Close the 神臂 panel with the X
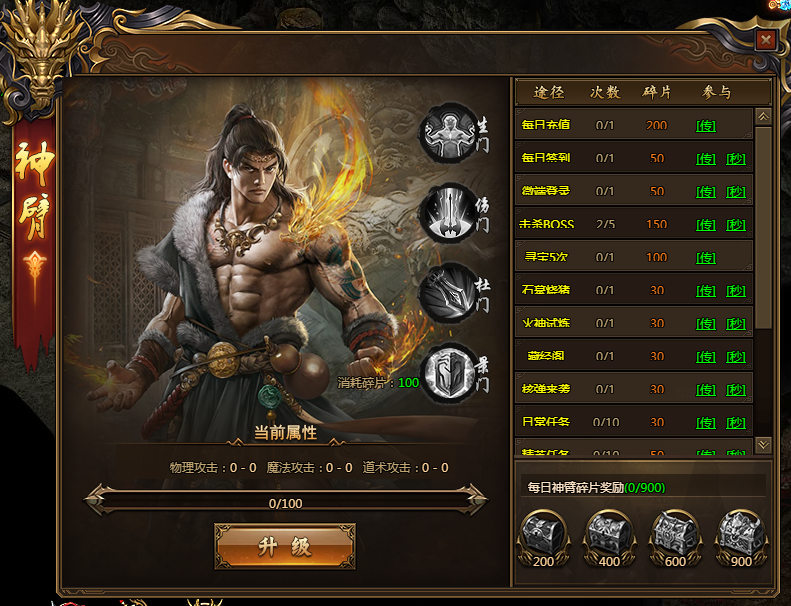791x606 pixels. [766, 39]
